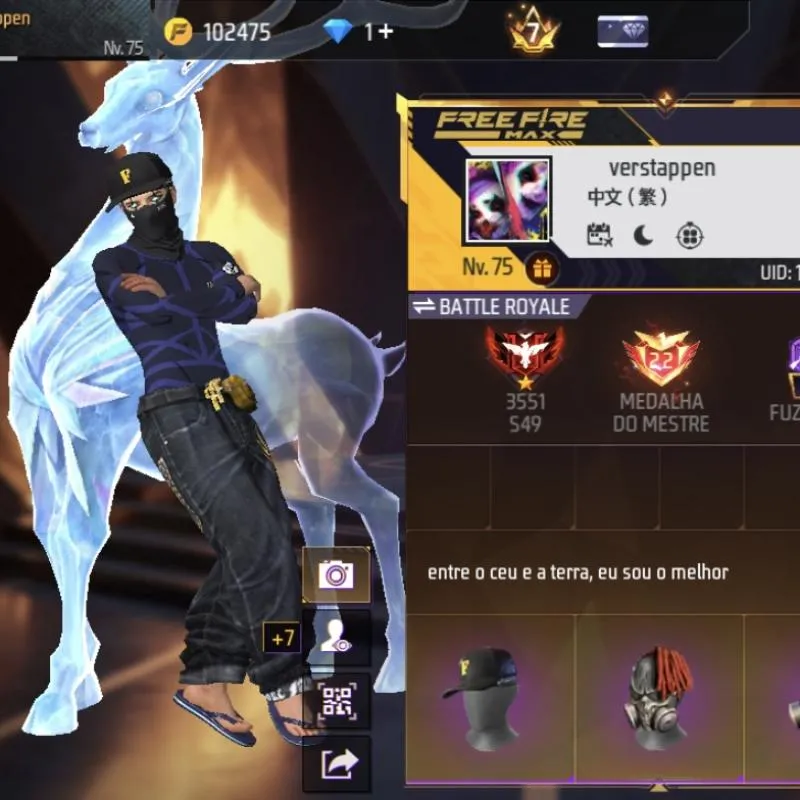Click the diamond voucher card icon

click(x=622, y=31)
